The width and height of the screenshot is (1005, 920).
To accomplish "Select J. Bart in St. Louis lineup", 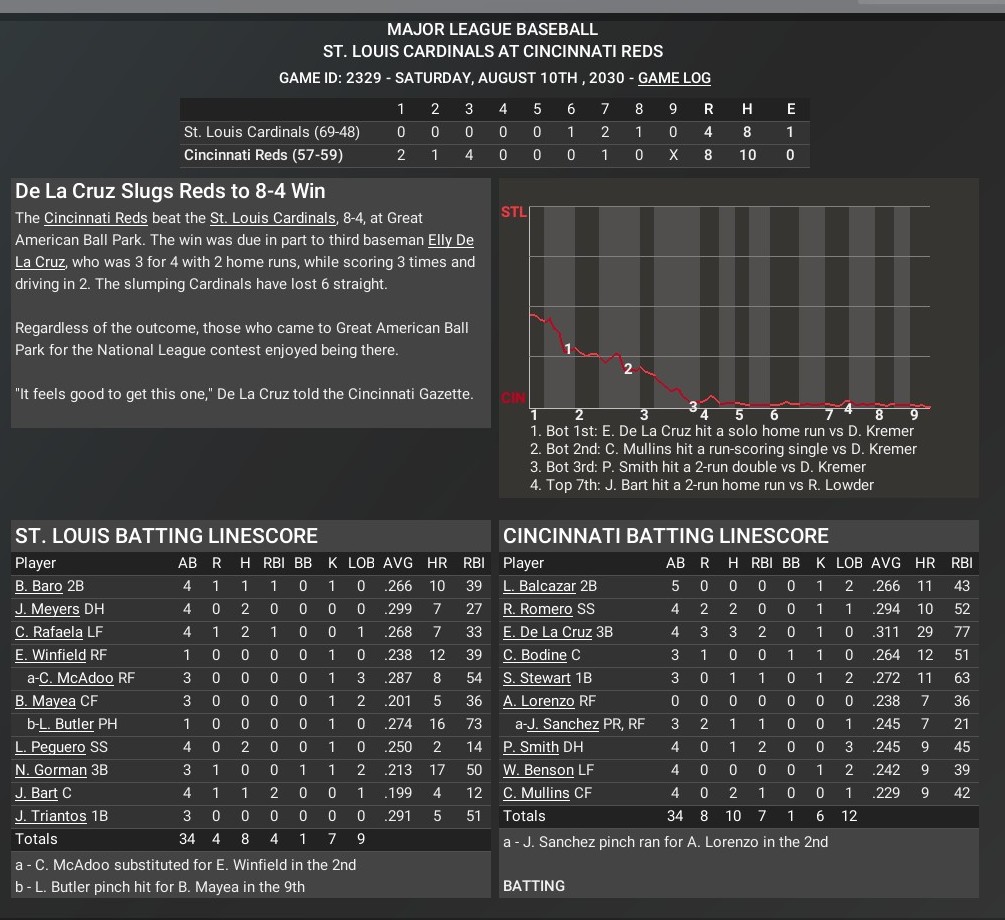I will pos(36,793).
